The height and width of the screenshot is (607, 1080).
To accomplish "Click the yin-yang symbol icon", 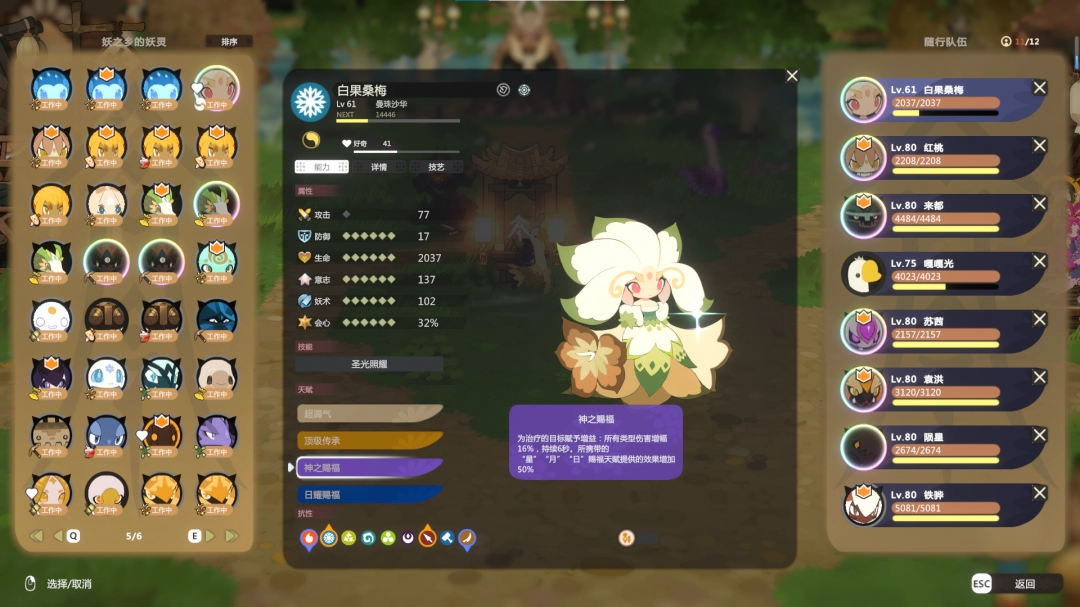I will click(310, 141).
